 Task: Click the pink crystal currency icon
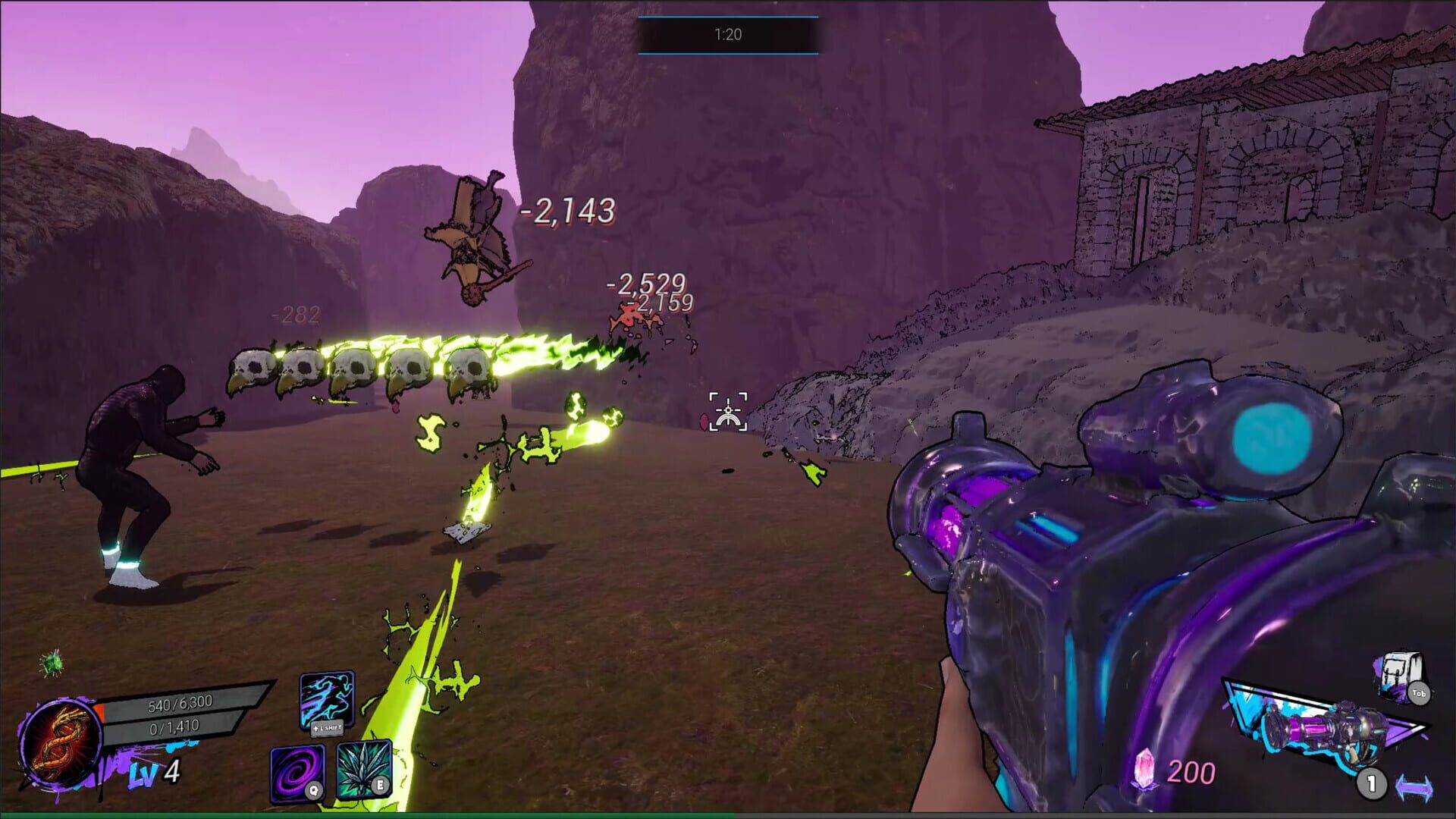point(1145,769)
